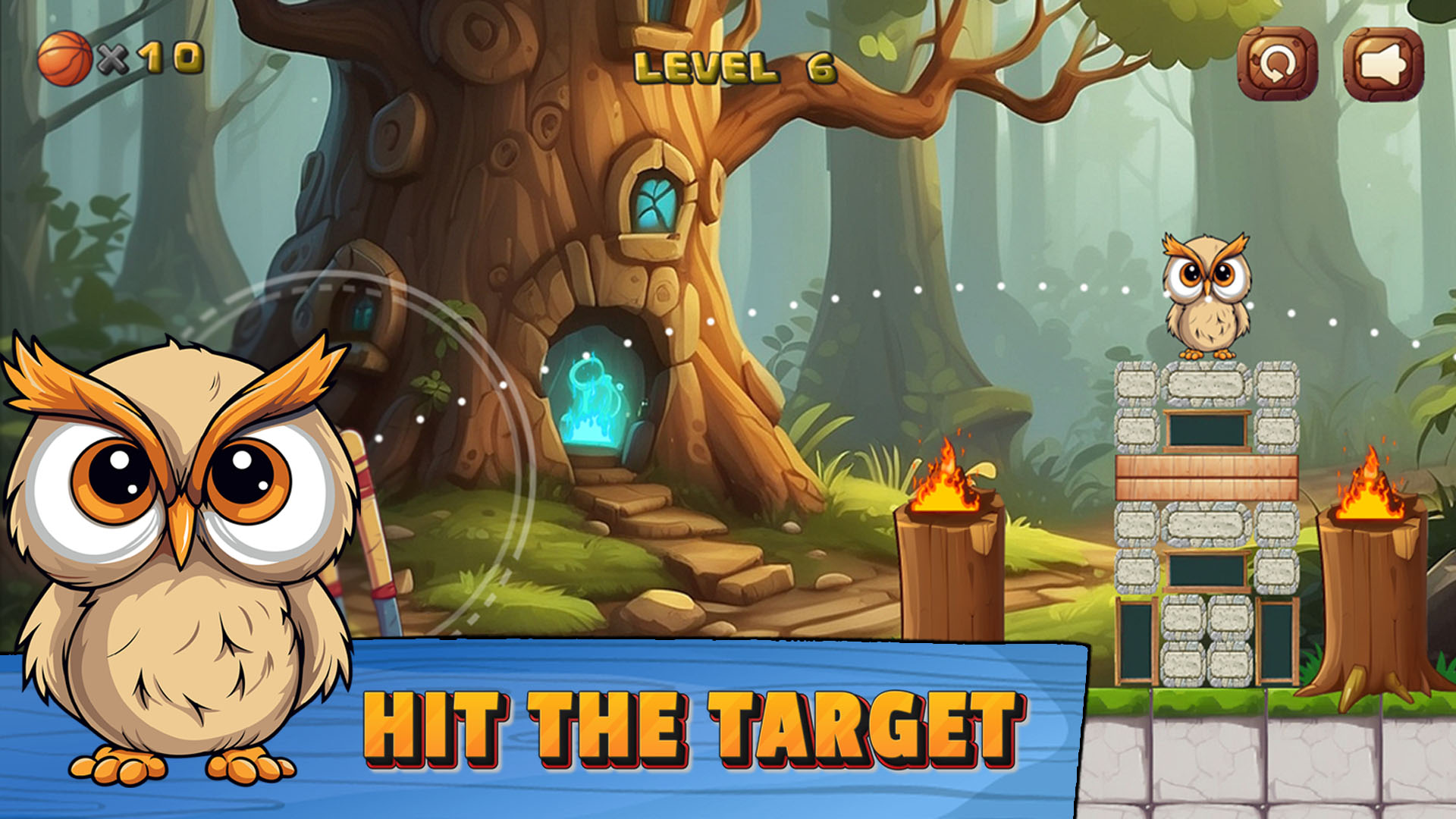Click the LEVEL 6 heading
The image size is (1456, 819).
(736, 67)
